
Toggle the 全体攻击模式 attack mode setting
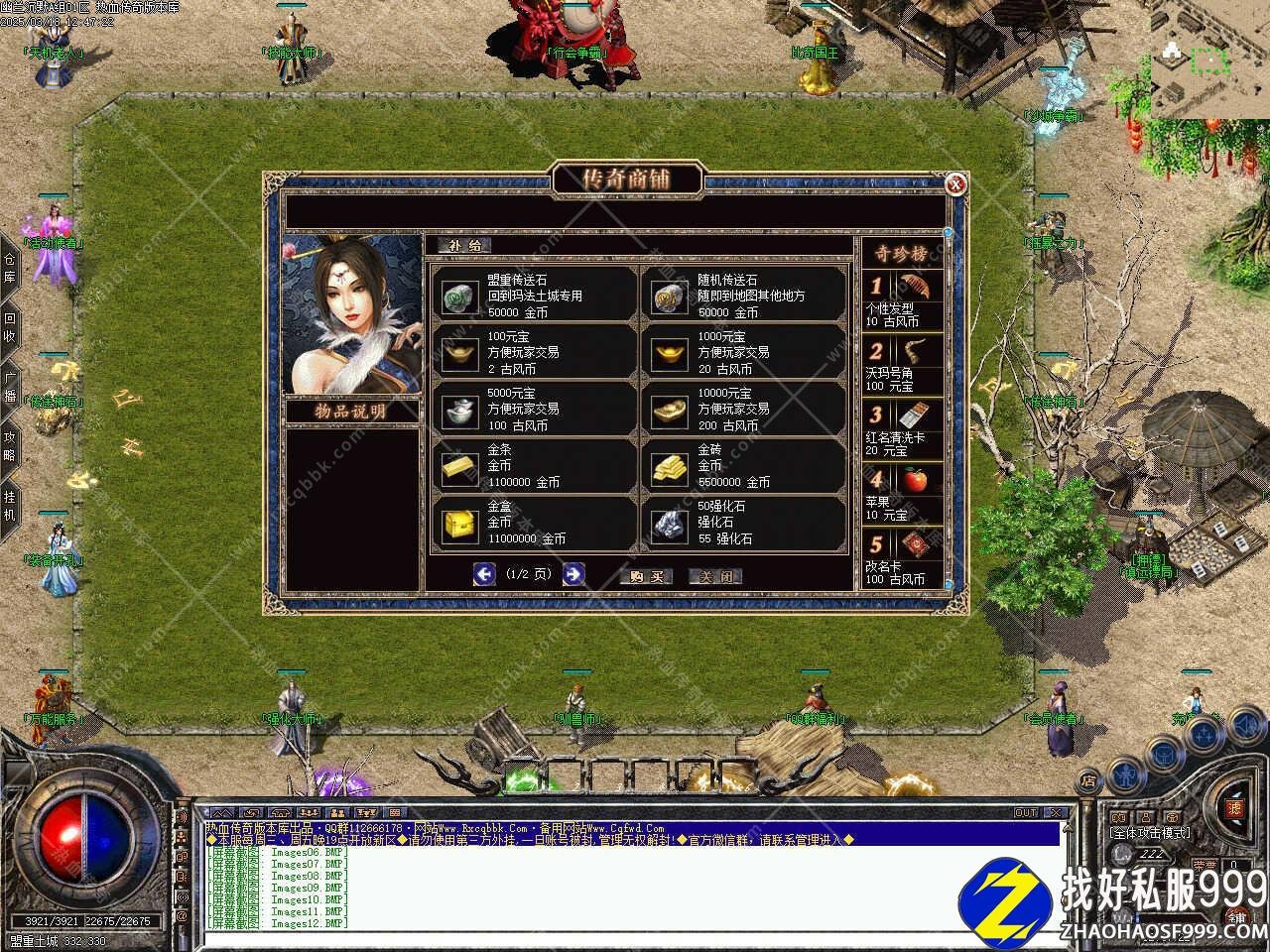point(1151,834)
